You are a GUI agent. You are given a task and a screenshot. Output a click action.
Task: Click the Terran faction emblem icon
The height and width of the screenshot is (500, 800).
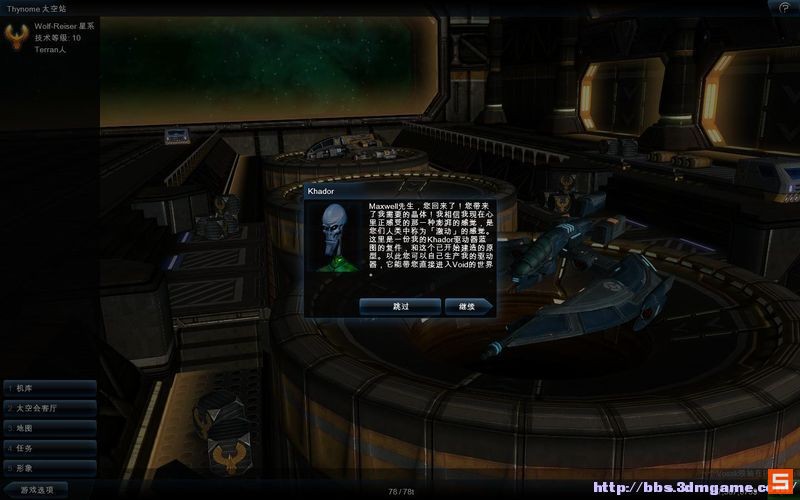point(17,36)
